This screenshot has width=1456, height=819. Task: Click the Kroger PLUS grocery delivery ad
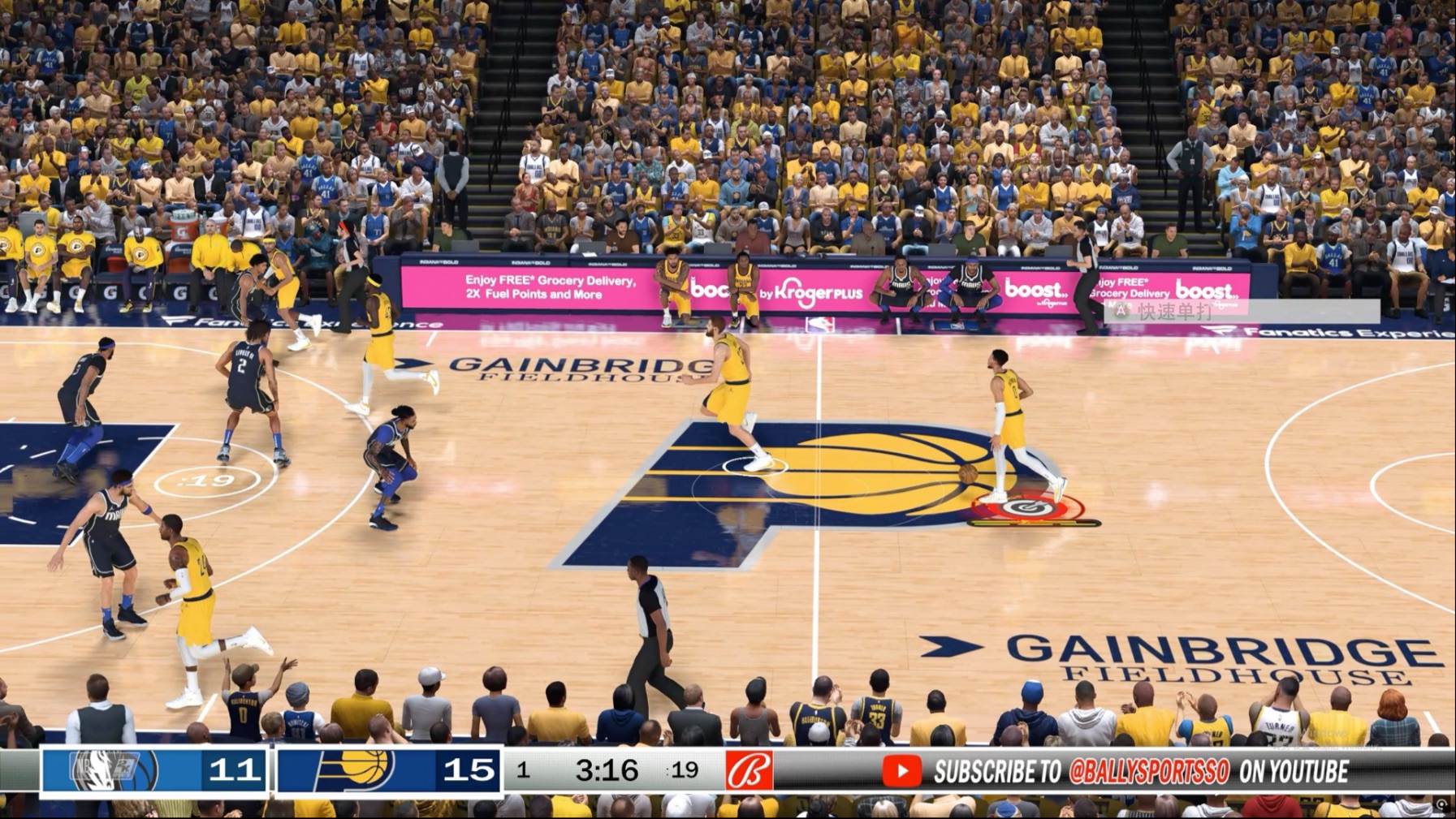pos(800,292)
